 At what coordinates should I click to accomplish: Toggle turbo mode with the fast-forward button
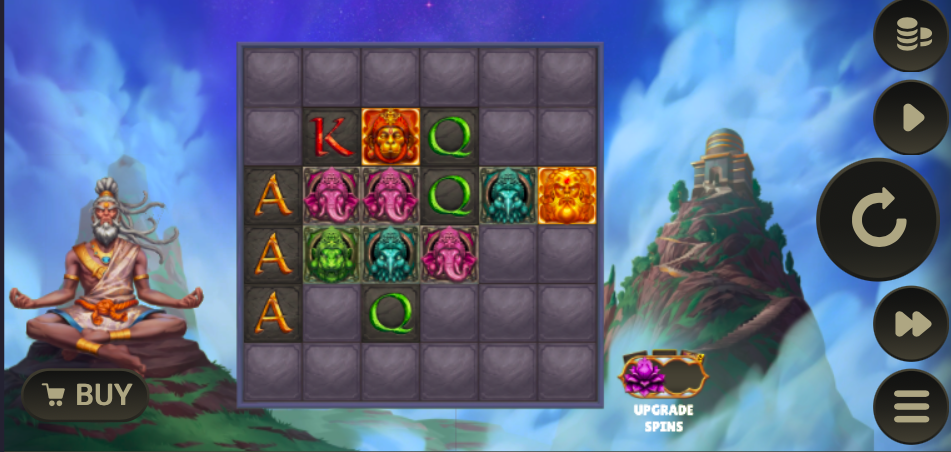click(x=910, y=323)
